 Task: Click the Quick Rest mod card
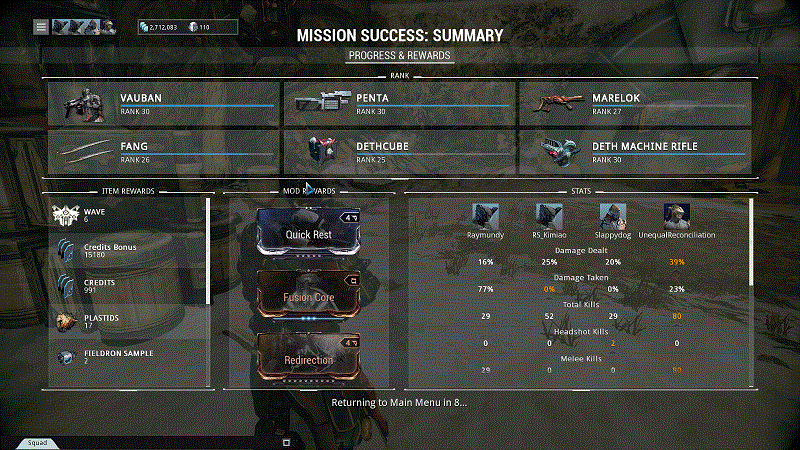click(x=309, y=234)
